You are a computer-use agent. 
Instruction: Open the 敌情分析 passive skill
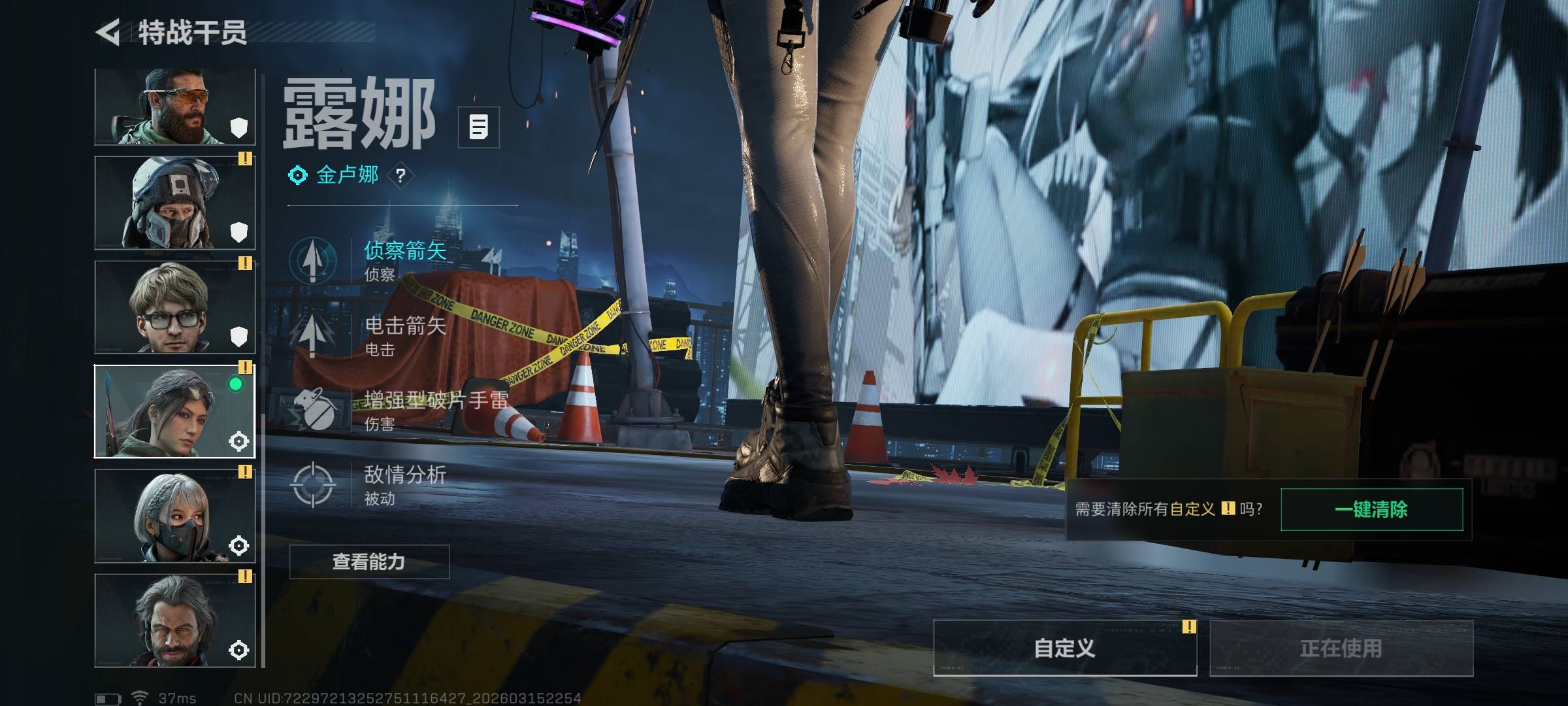(313, 484)
